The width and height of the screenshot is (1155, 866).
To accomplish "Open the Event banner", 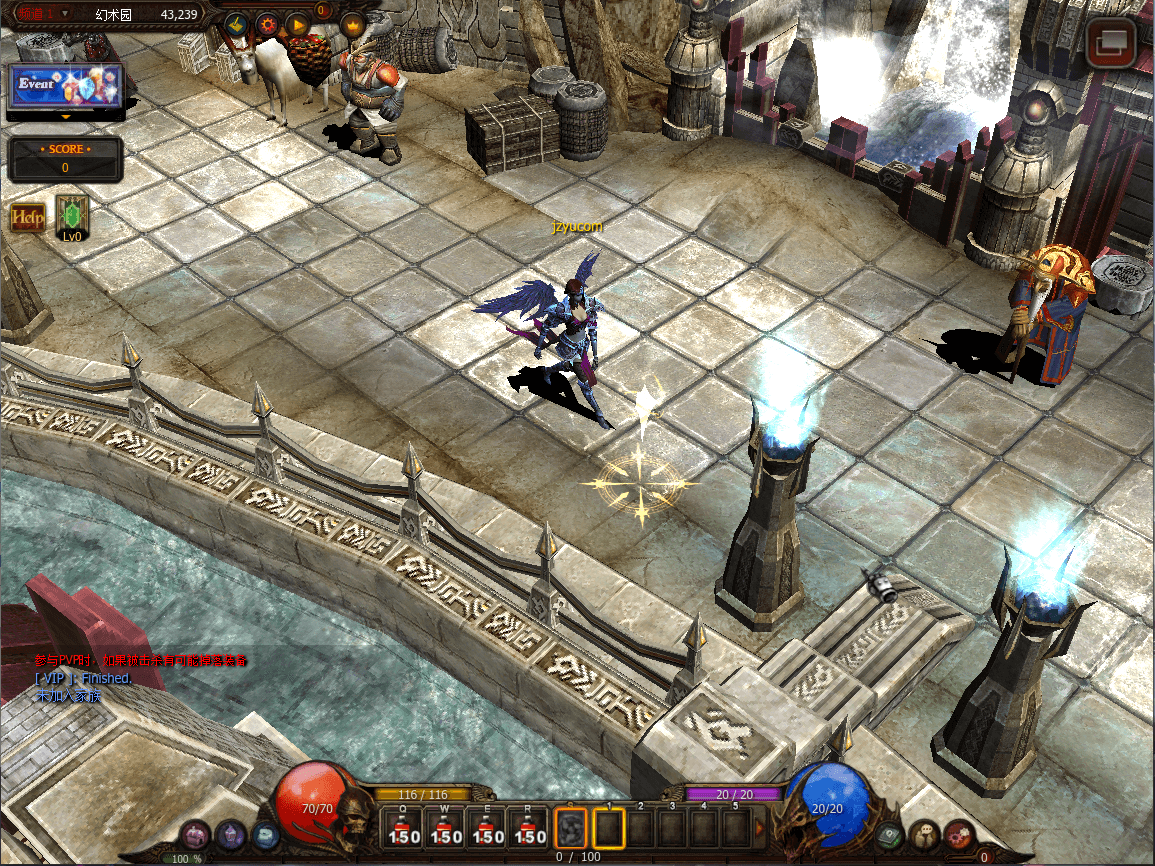I will click(x=66, y=86).
